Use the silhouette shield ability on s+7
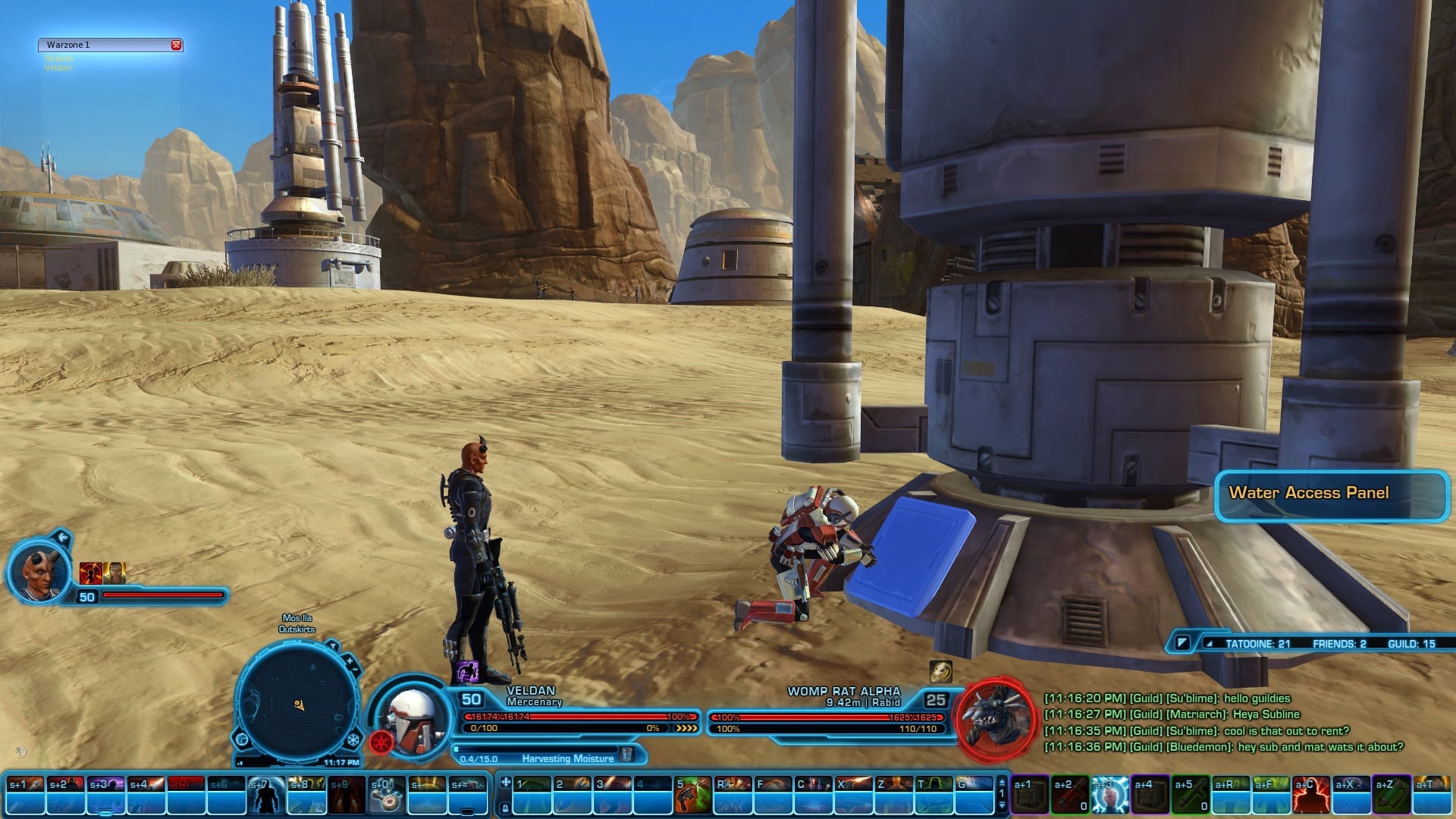 click(267, 794)
